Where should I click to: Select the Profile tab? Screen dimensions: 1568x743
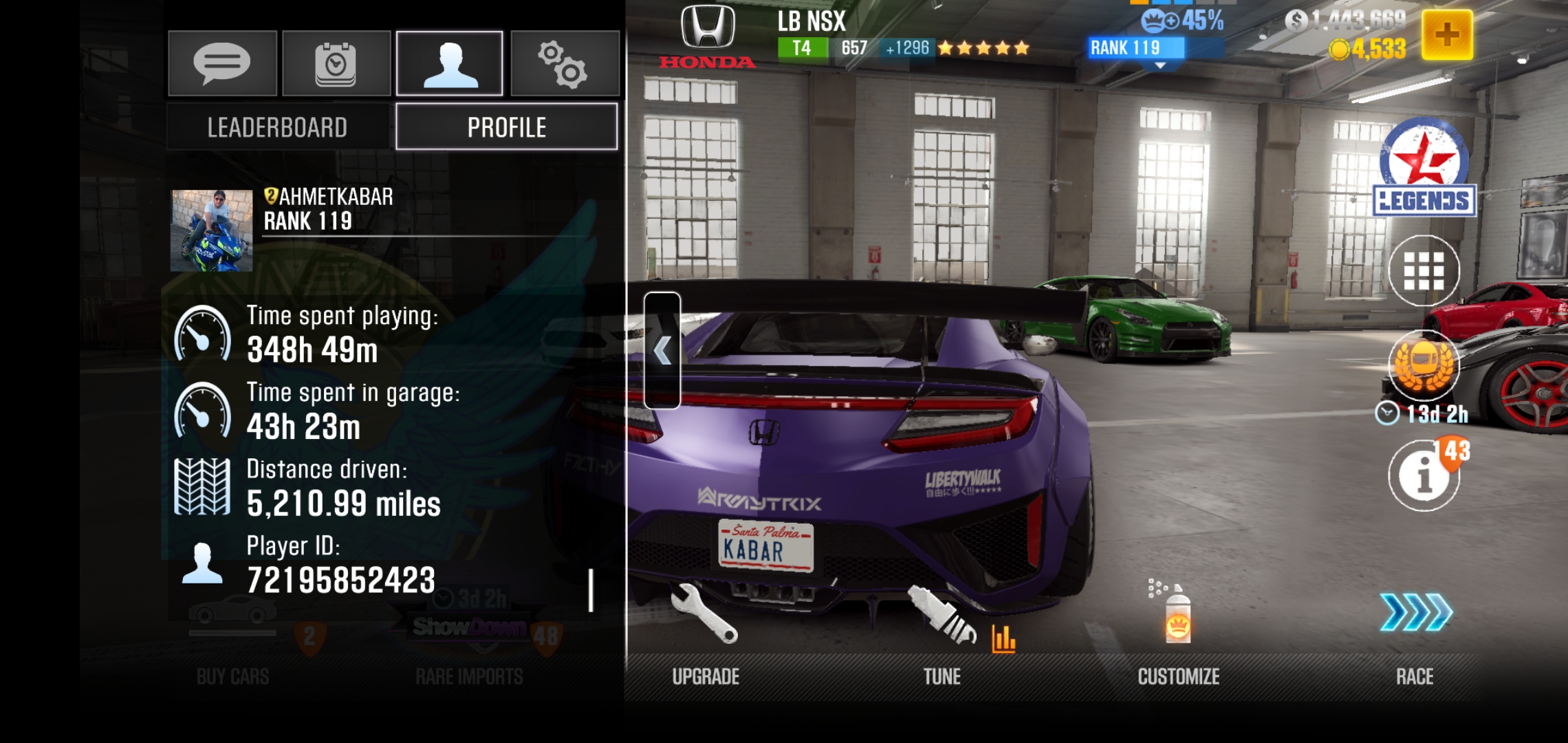click(506, 127)
